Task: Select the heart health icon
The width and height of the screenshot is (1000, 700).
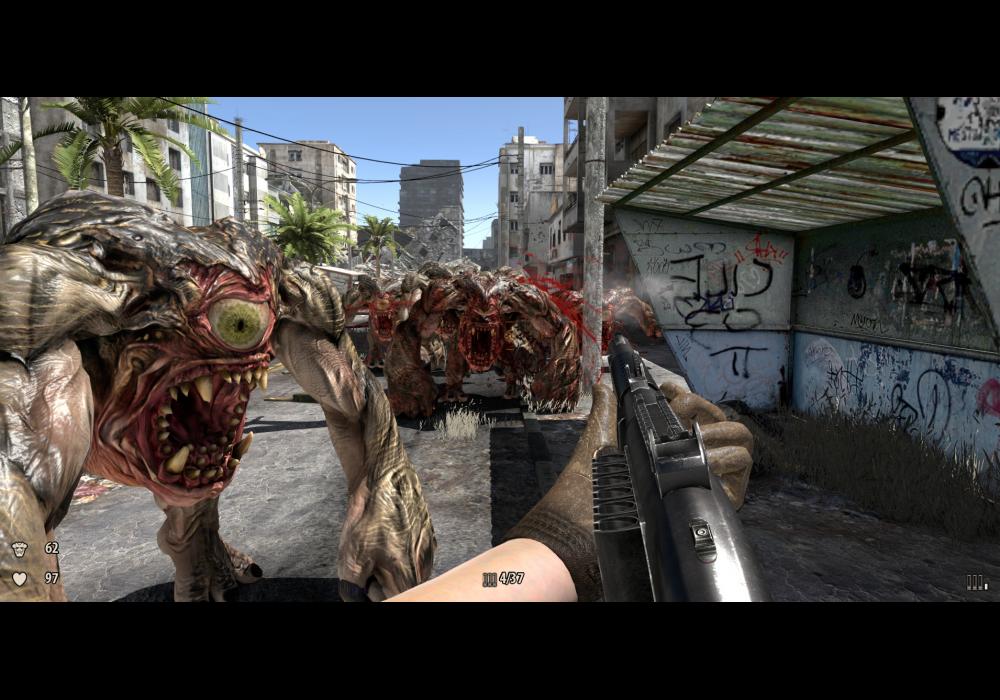Action: tap(20, 578)
